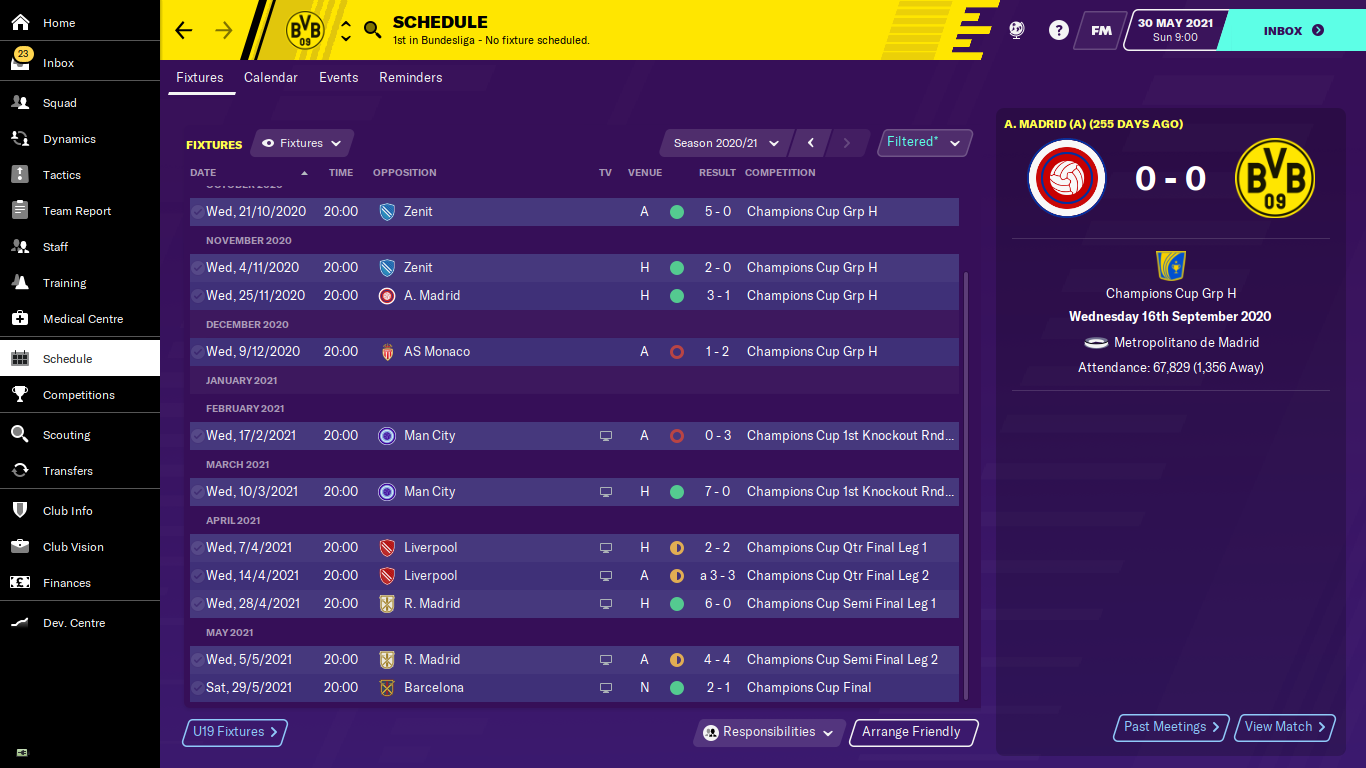The width and height of the screenshot is (1366, 768).
Task: Open the Events tab
Action: 339,78
